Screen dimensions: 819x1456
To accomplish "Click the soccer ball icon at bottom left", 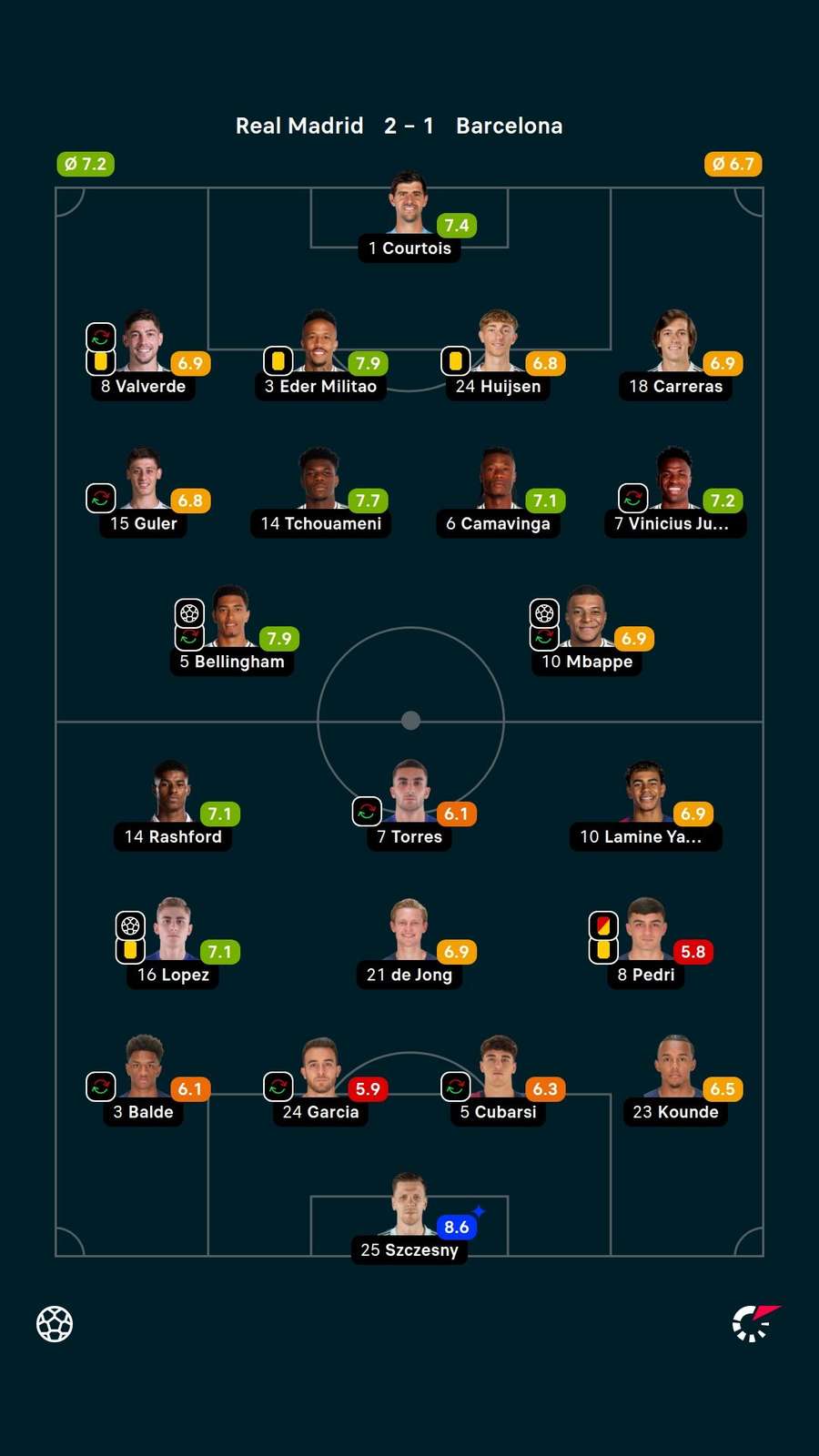I will click(x=55, y=1324).
